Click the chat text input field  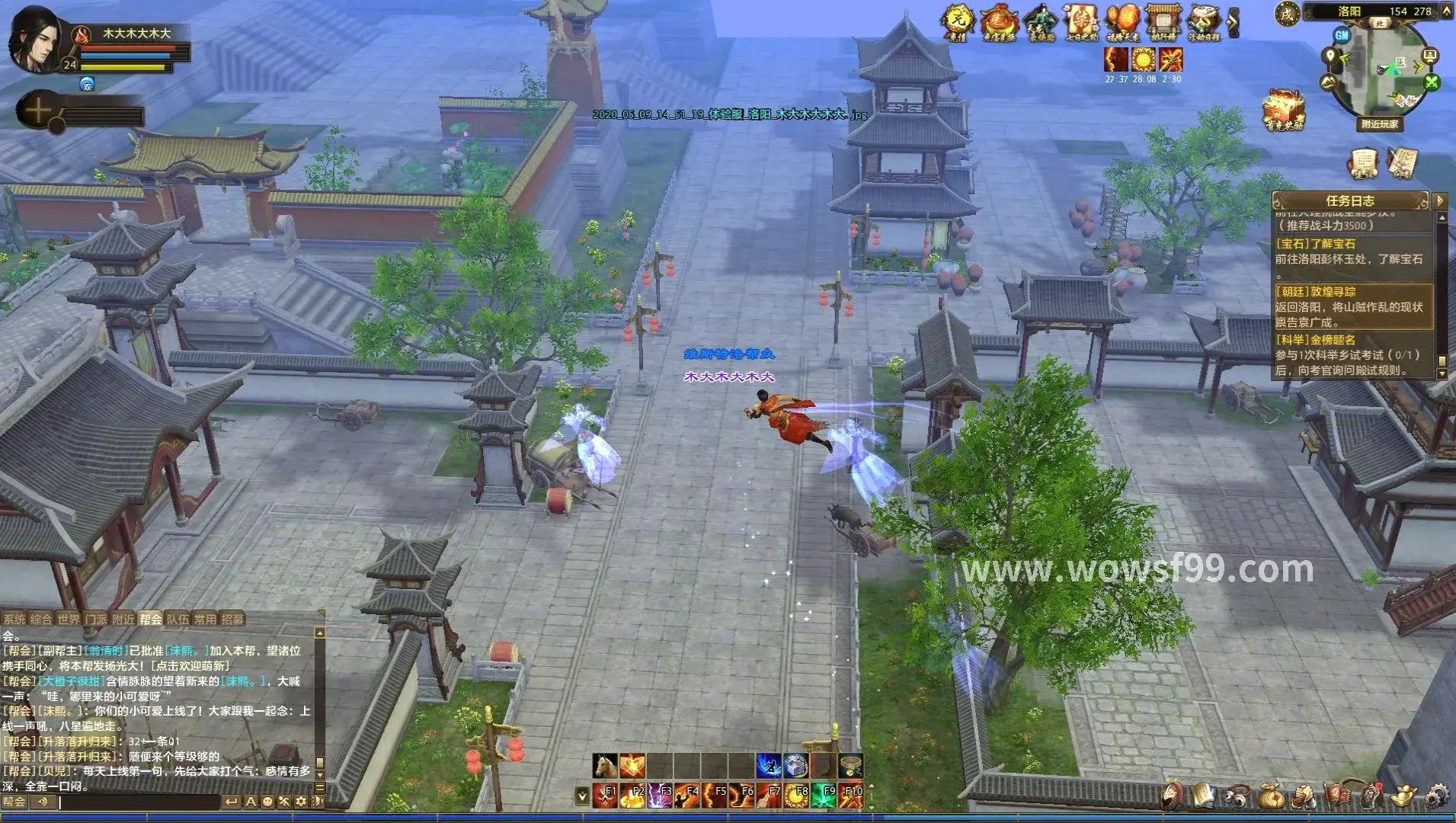[139, 802]
